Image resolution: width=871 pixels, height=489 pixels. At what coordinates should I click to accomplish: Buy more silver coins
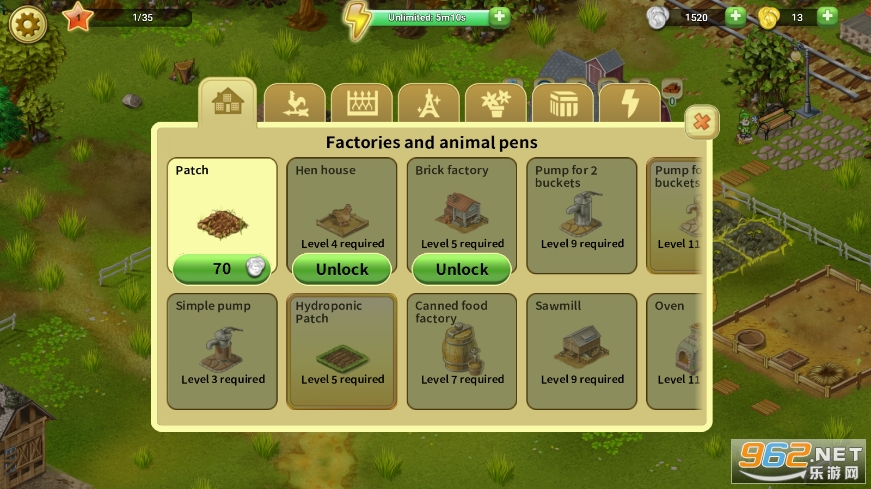tap(735, 16)
